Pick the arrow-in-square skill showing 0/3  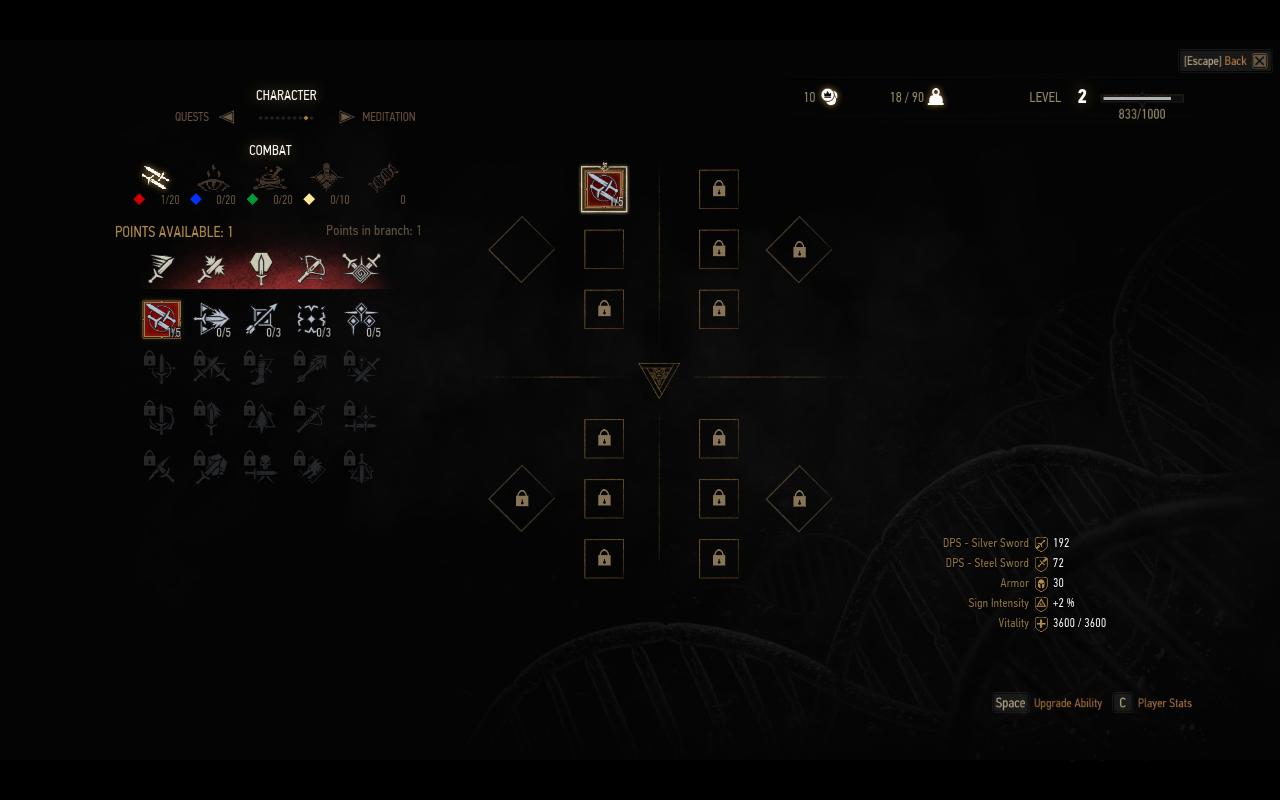click(261, 319)
